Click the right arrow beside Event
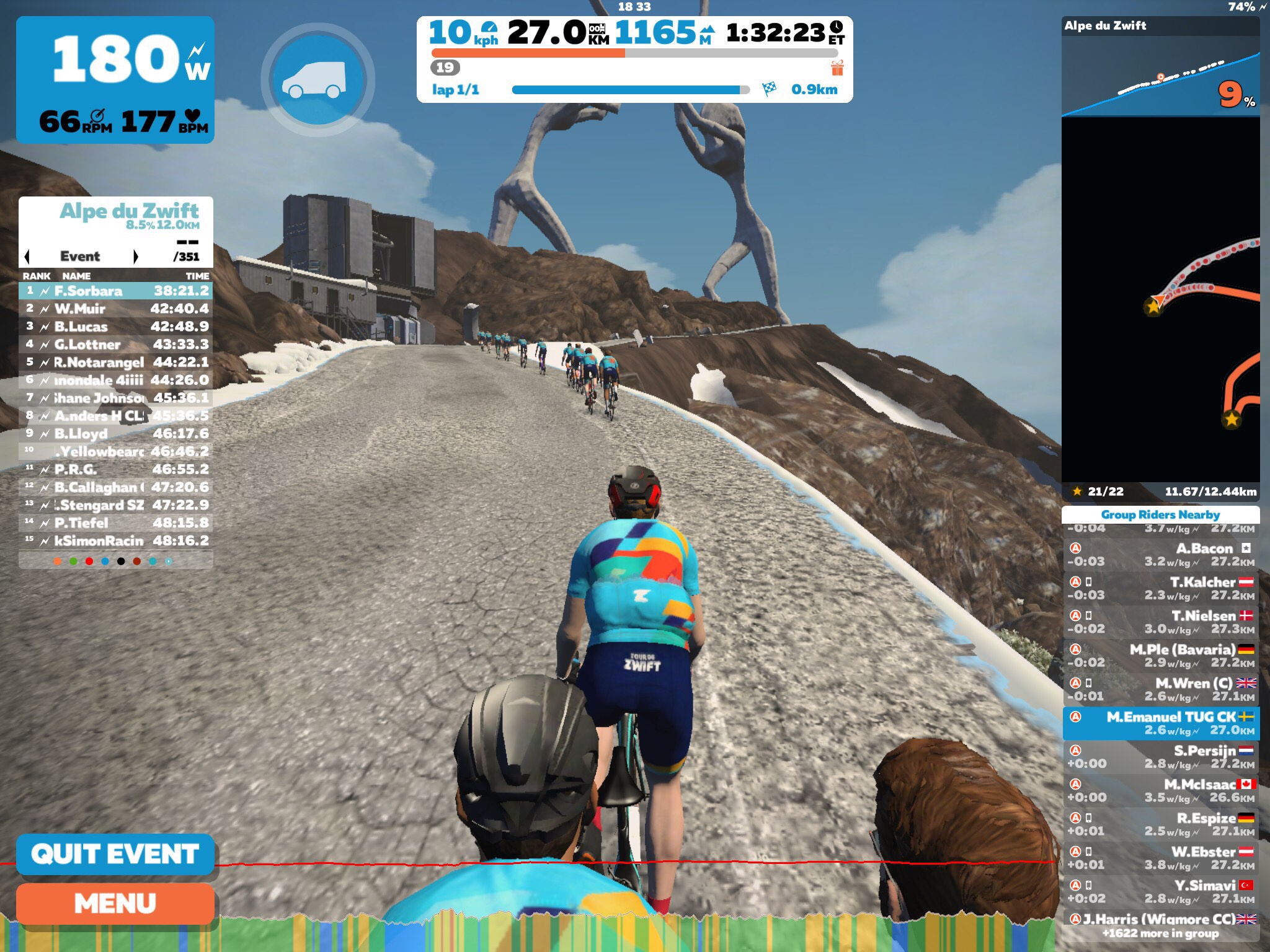The height and width of the screenshot is (952, 1270). click(136, 257)
